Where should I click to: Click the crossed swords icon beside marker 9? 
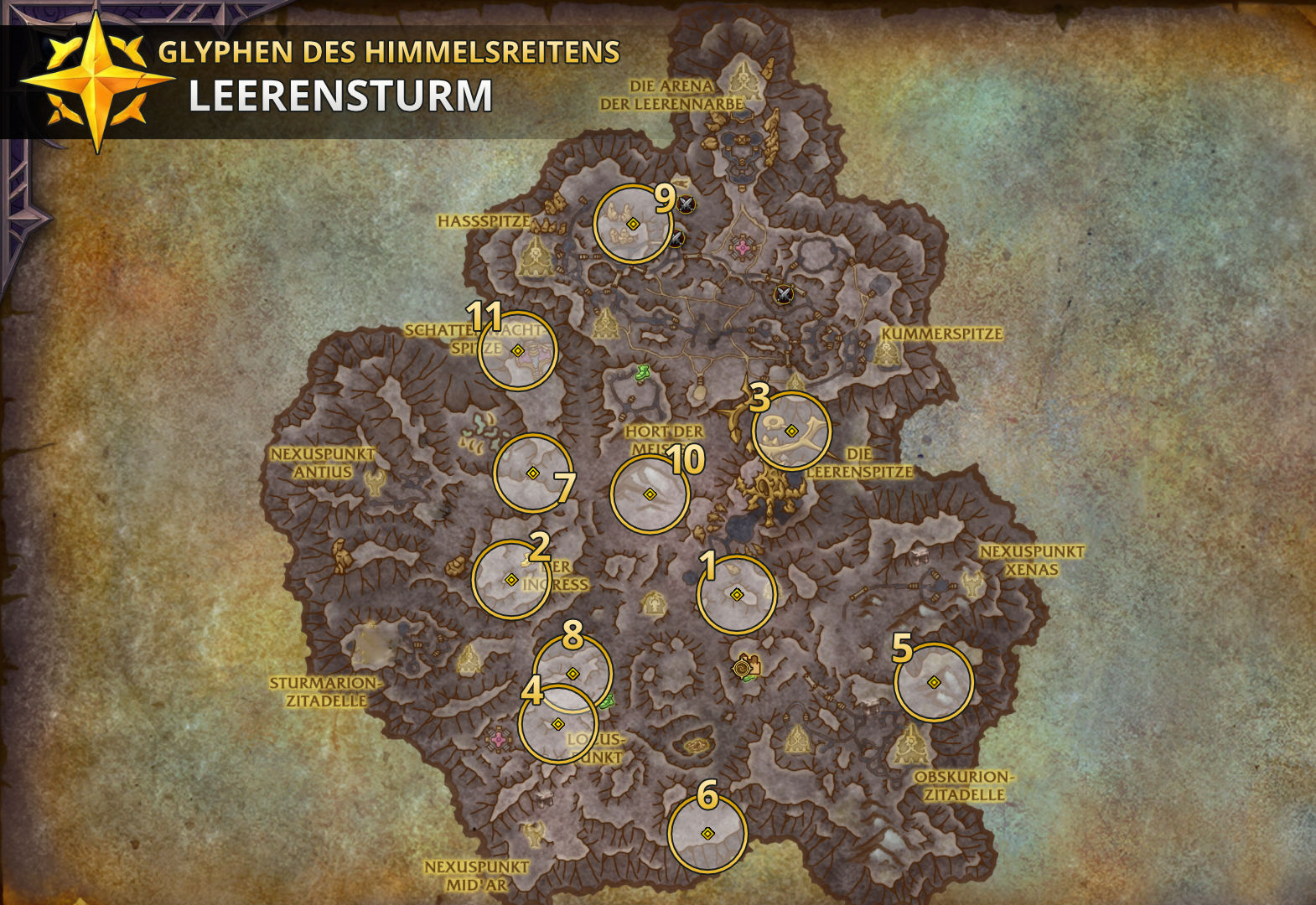point(686,204)
